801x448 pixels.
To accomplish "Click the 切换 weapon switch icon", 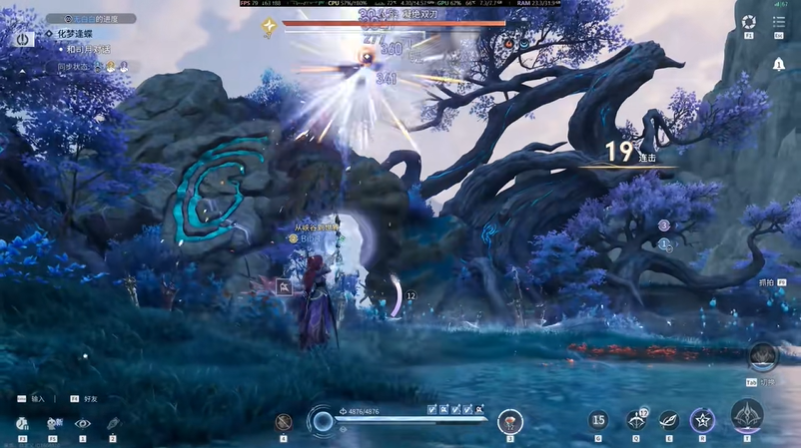I will (x=763, y=356).
